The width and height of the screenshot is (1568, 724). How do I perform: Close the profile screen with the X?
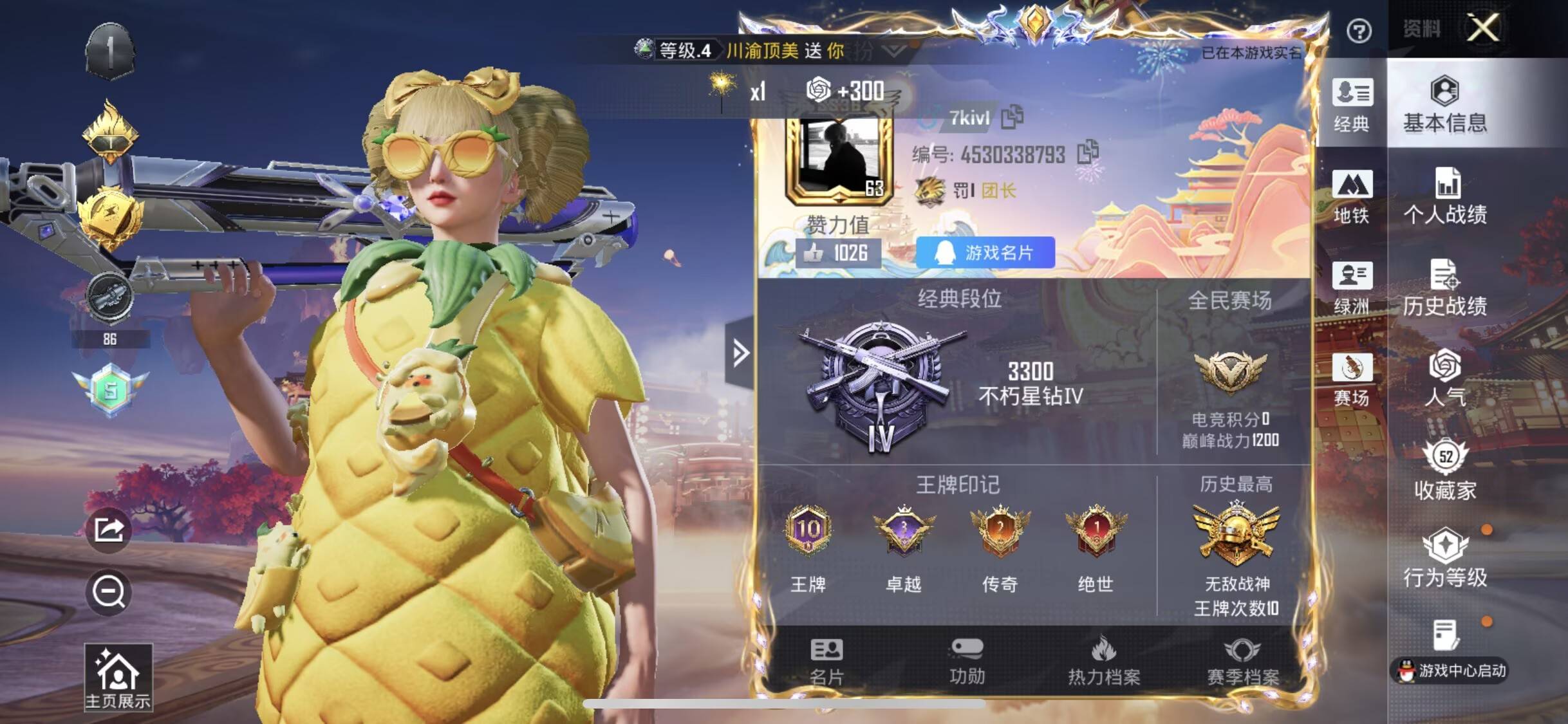coord(1482,28)
